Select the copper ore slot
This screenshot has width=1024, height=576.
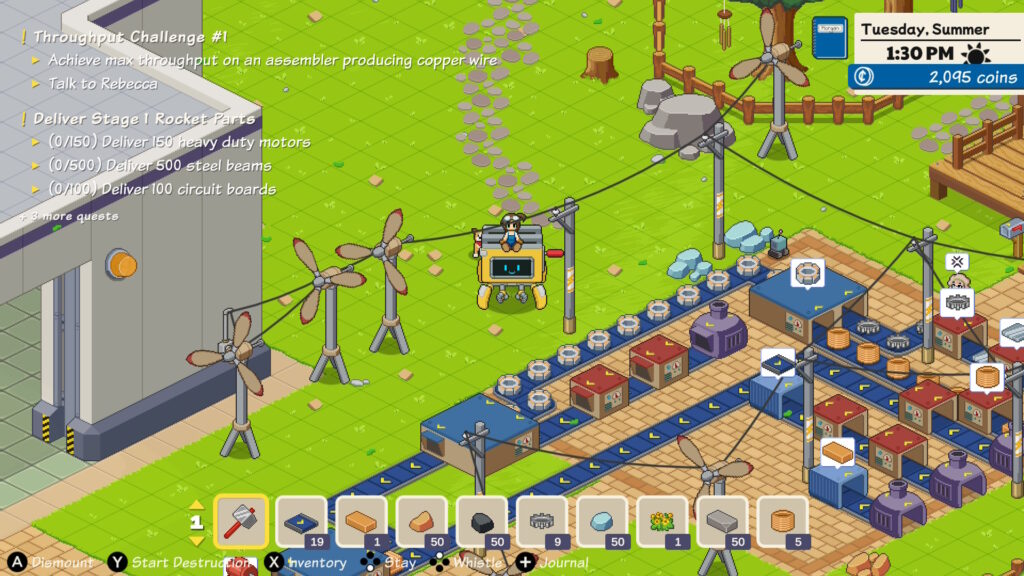421,521
